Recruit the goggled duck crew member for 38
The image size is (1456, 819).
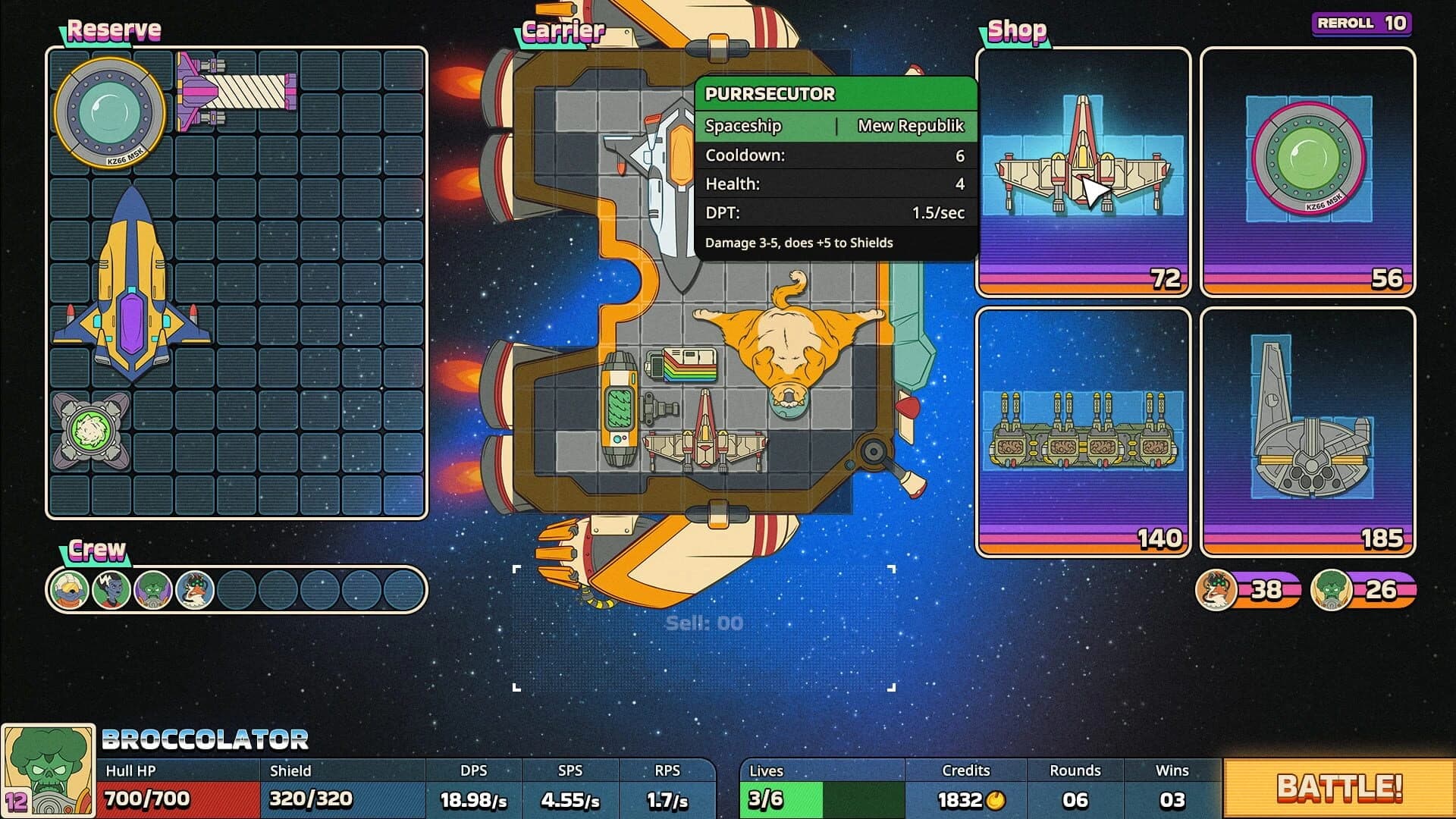pos(1216,589)
